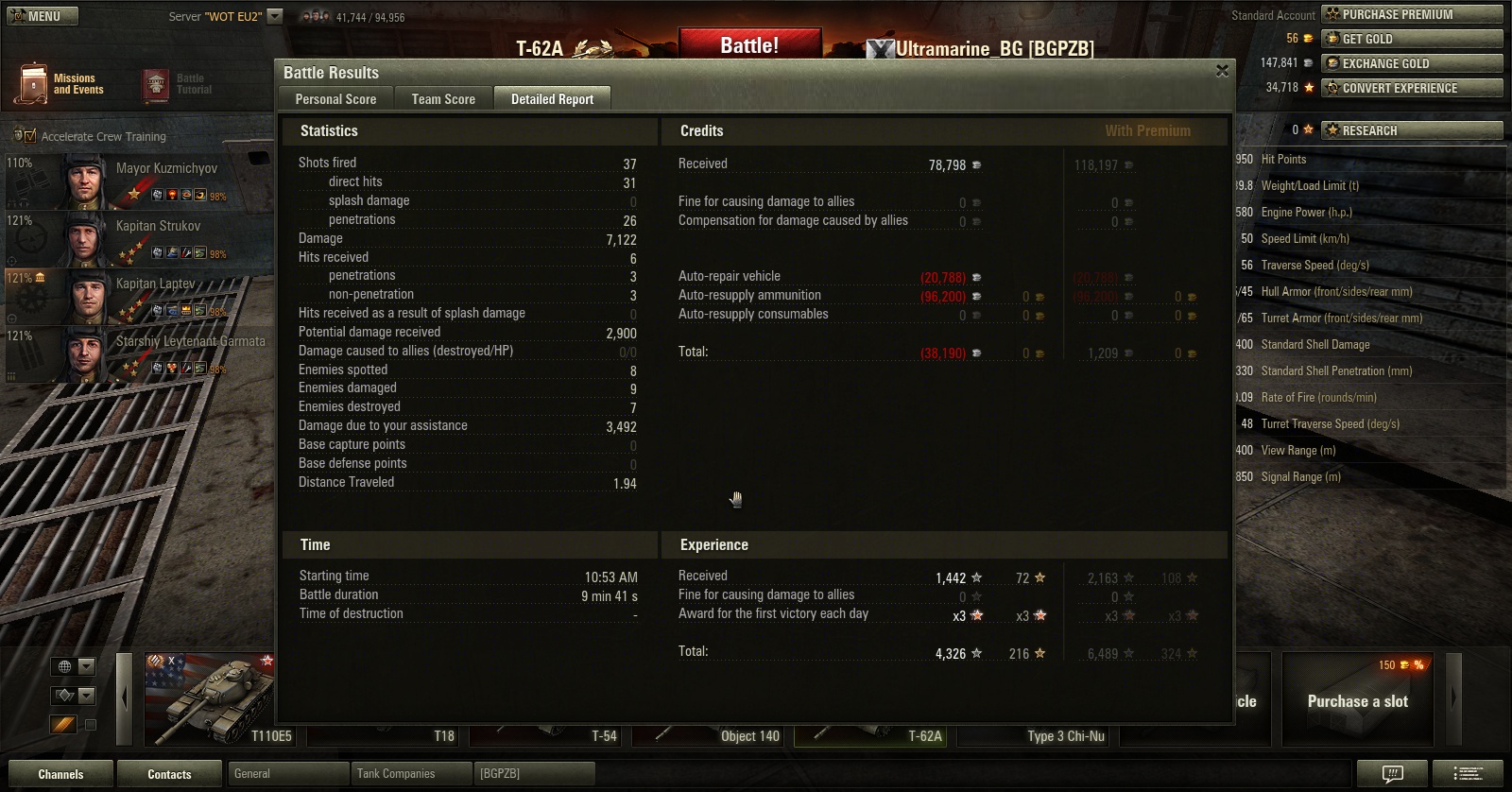Close the Battle Results window
Screen dimensions: 1512x792
coord(1222,72)
